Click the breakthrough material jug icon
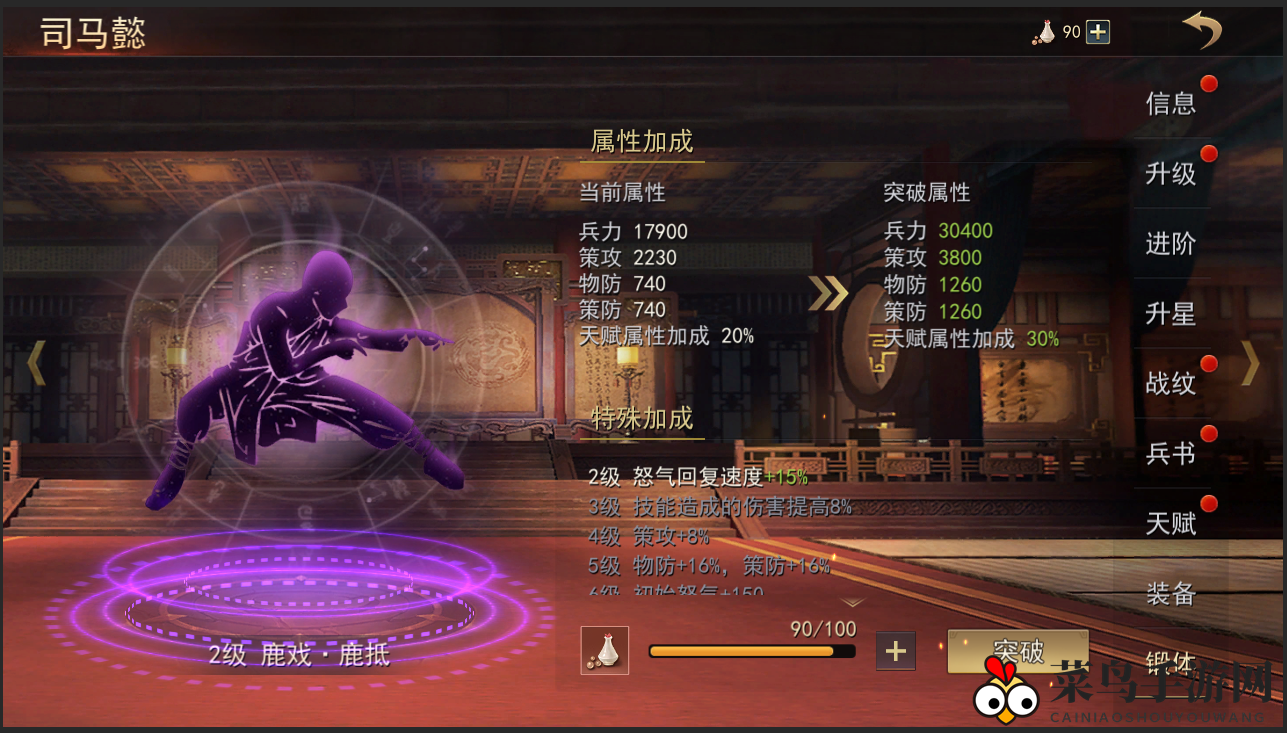1287x733 pixels. click(604, 650)
